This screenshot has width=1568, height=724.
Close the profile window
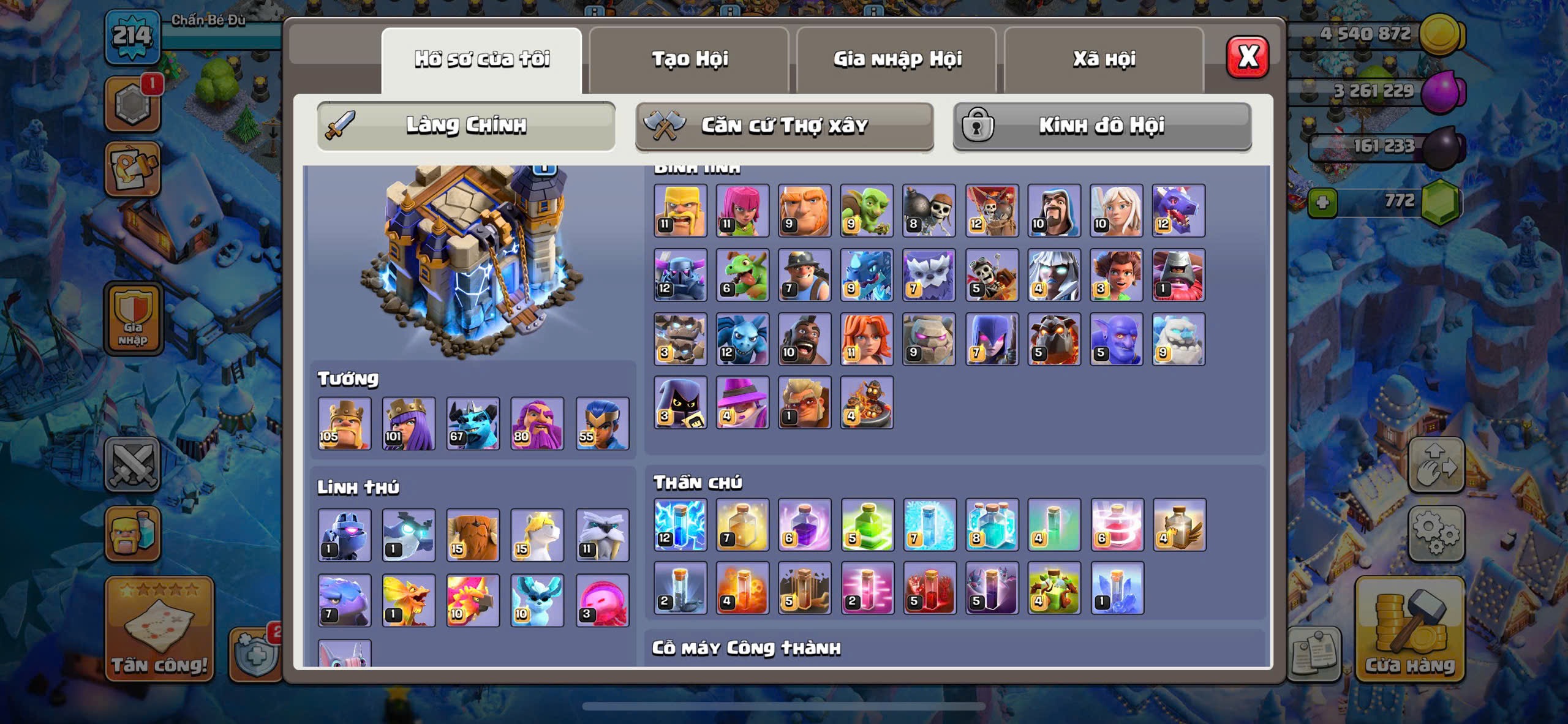(1247, 57)
